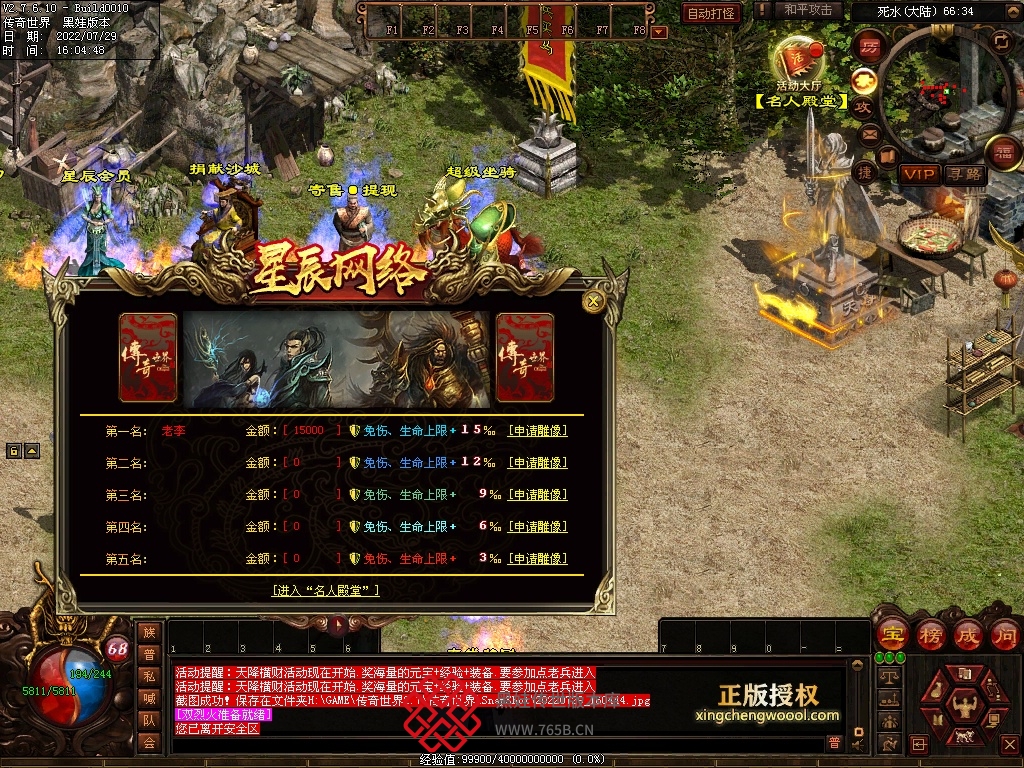Screen dimensions: 1024x768
Task: Open the 问 help button
Action: click(1005, 634)
